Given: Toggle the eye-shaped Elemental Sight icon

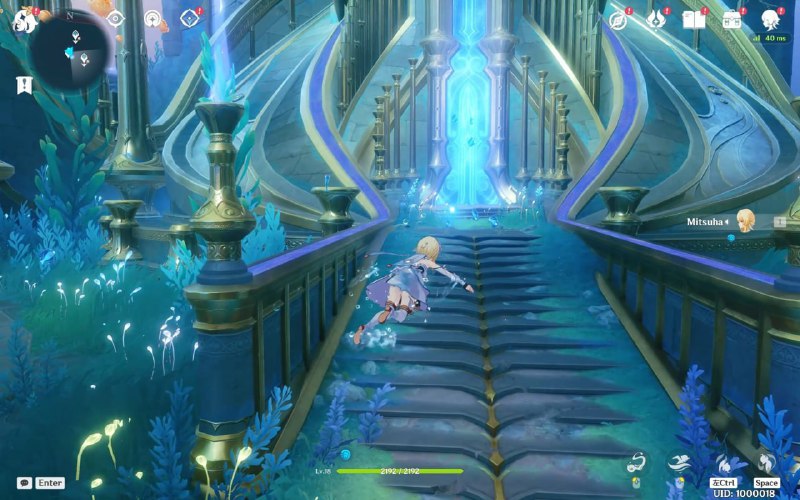Looking at the screenshot, I should [x=115, y=18].
